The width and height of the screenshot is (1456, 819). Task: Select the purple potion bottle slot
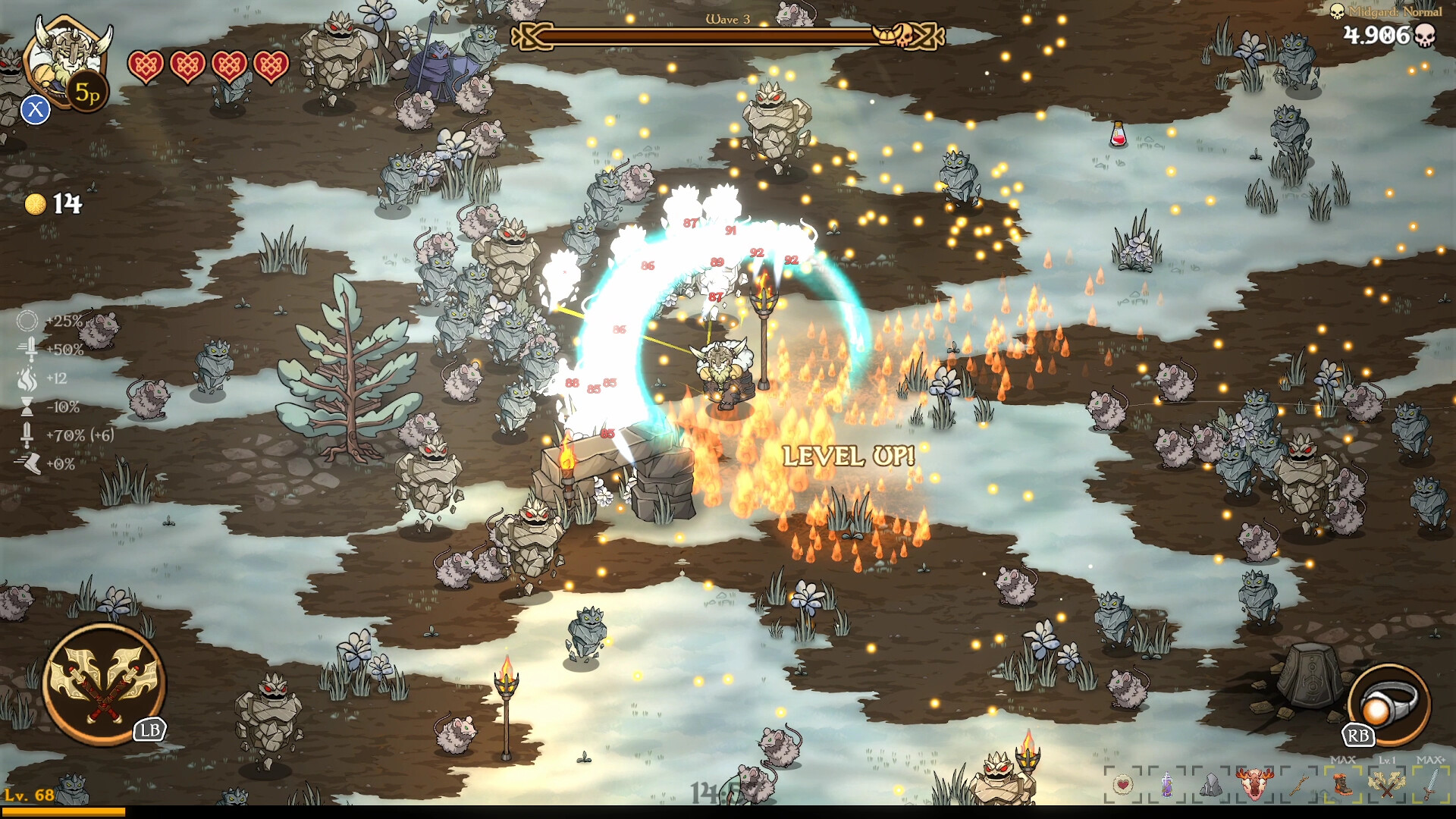tap(1167, 783)
